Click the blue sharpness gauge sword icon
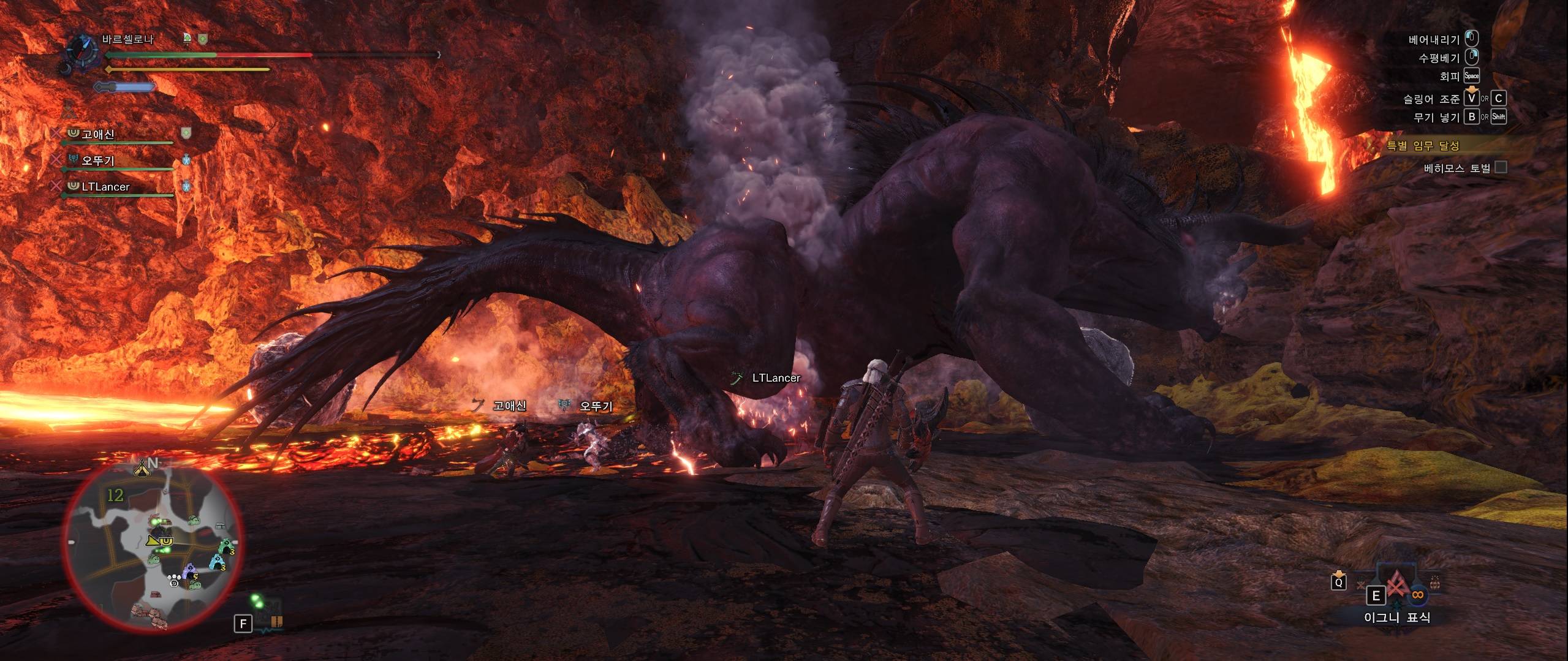The image size is (1568, 661). coord(124,87)
